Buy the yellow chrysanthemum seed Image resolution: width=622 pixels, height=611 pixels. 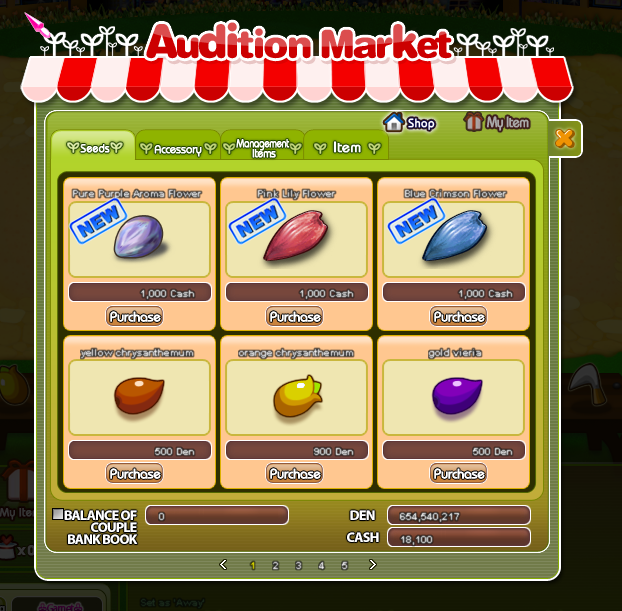(134, 473)
